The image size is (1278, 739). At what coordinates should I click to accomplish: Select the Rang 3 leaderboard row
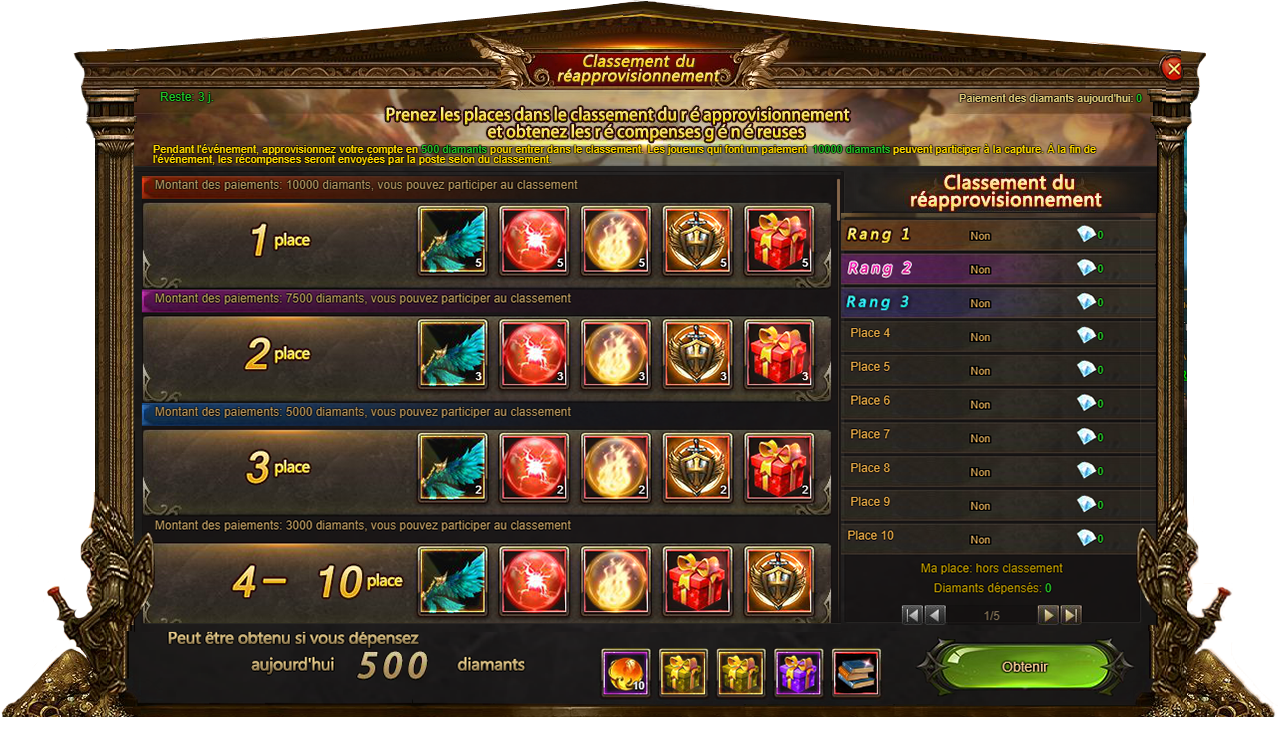click(998, 302)
